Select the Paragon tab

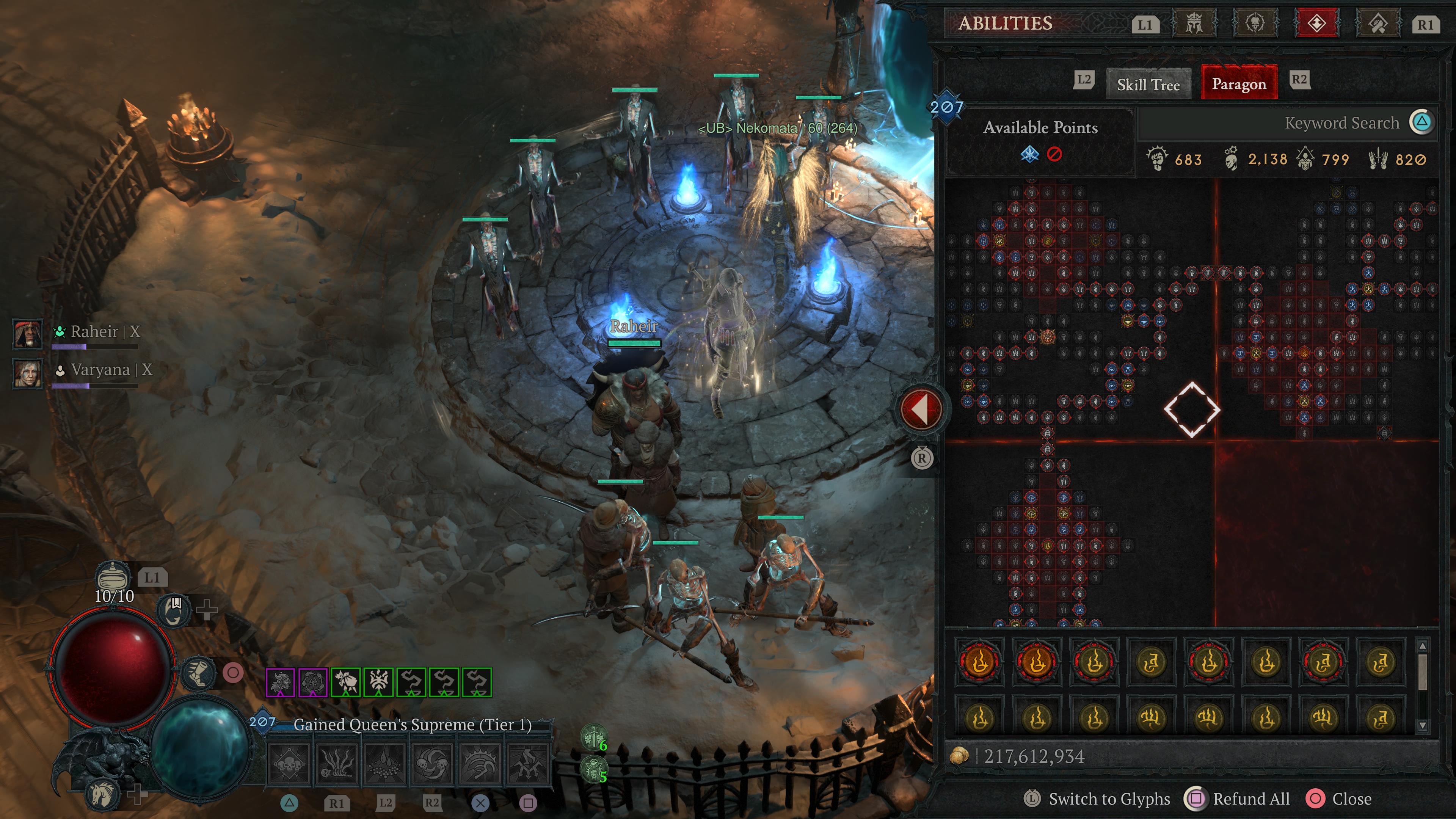[x=1238, y=84]
